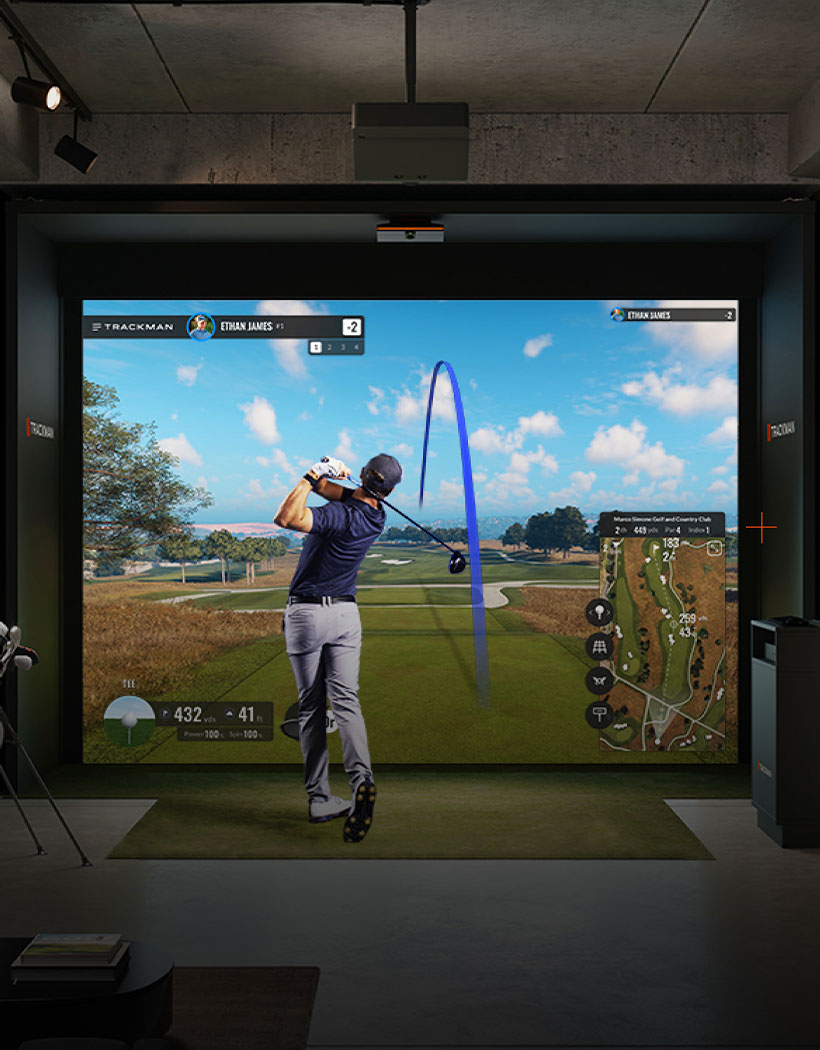The image size is (820, 1050).
Task: Activate the drone flyover button
Action: (599, 680)
